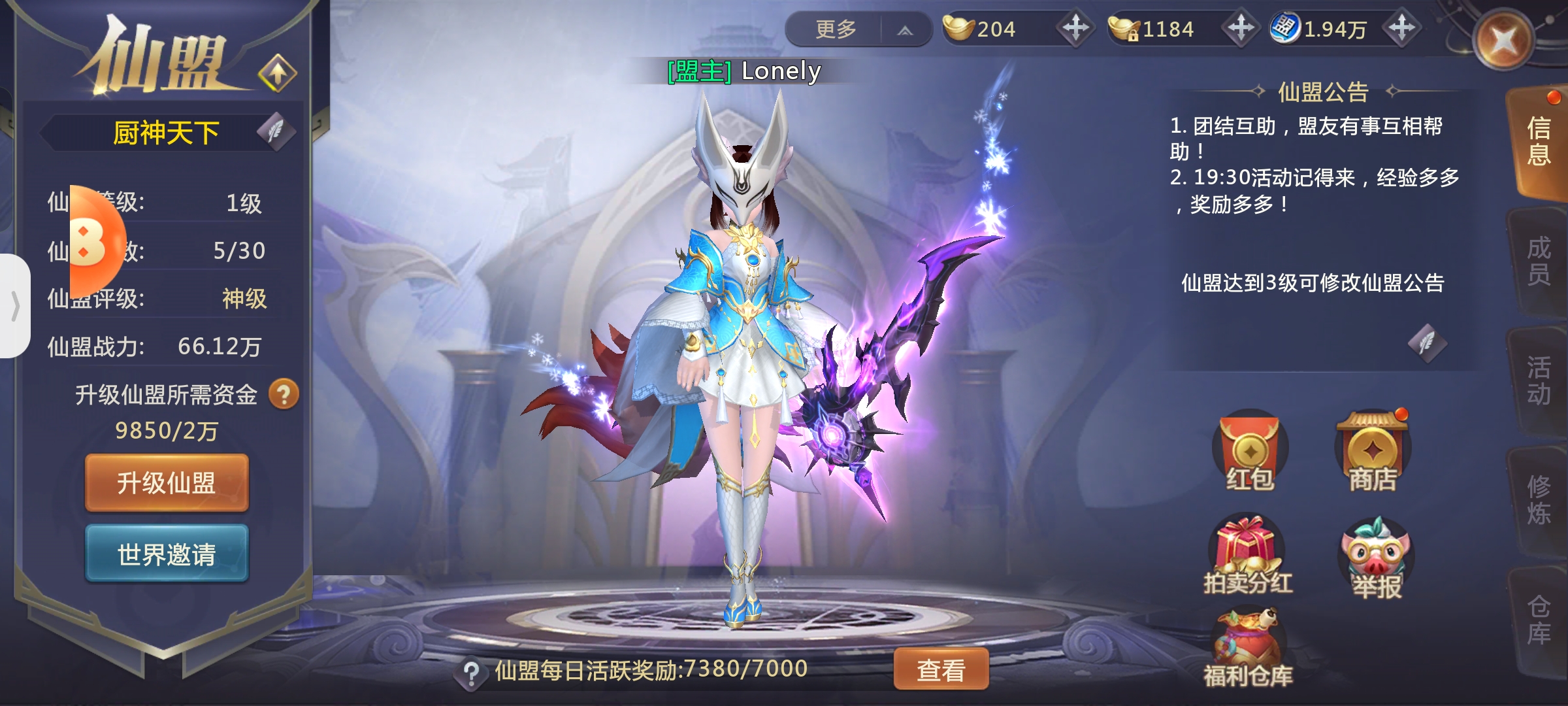This screenshot has height=706, width=1568.
Task: Open the 更多 dropdown
Action: tap(857, 29)
